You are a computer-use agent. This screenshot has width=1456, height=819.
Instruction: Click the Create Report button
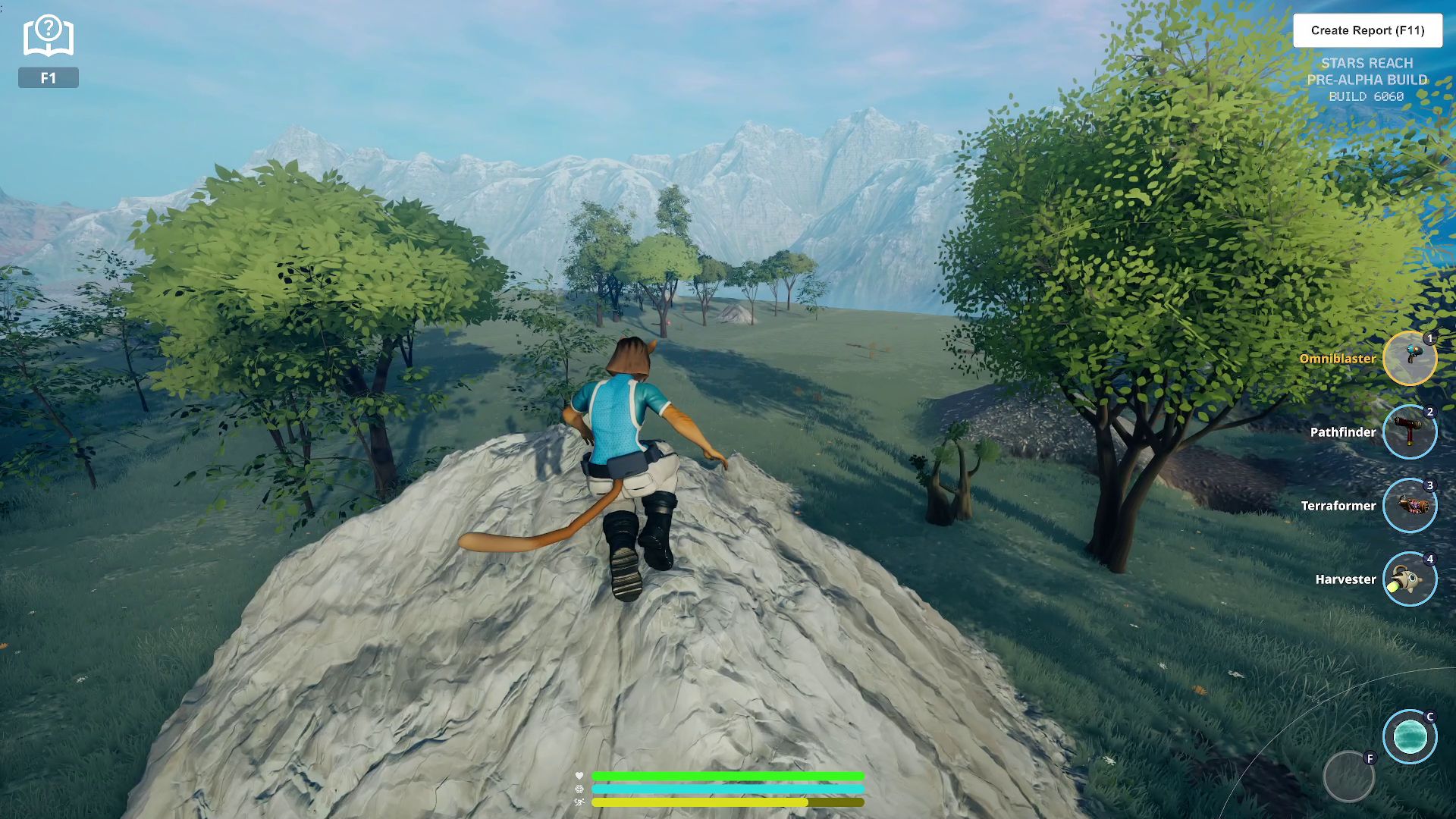1367,30
